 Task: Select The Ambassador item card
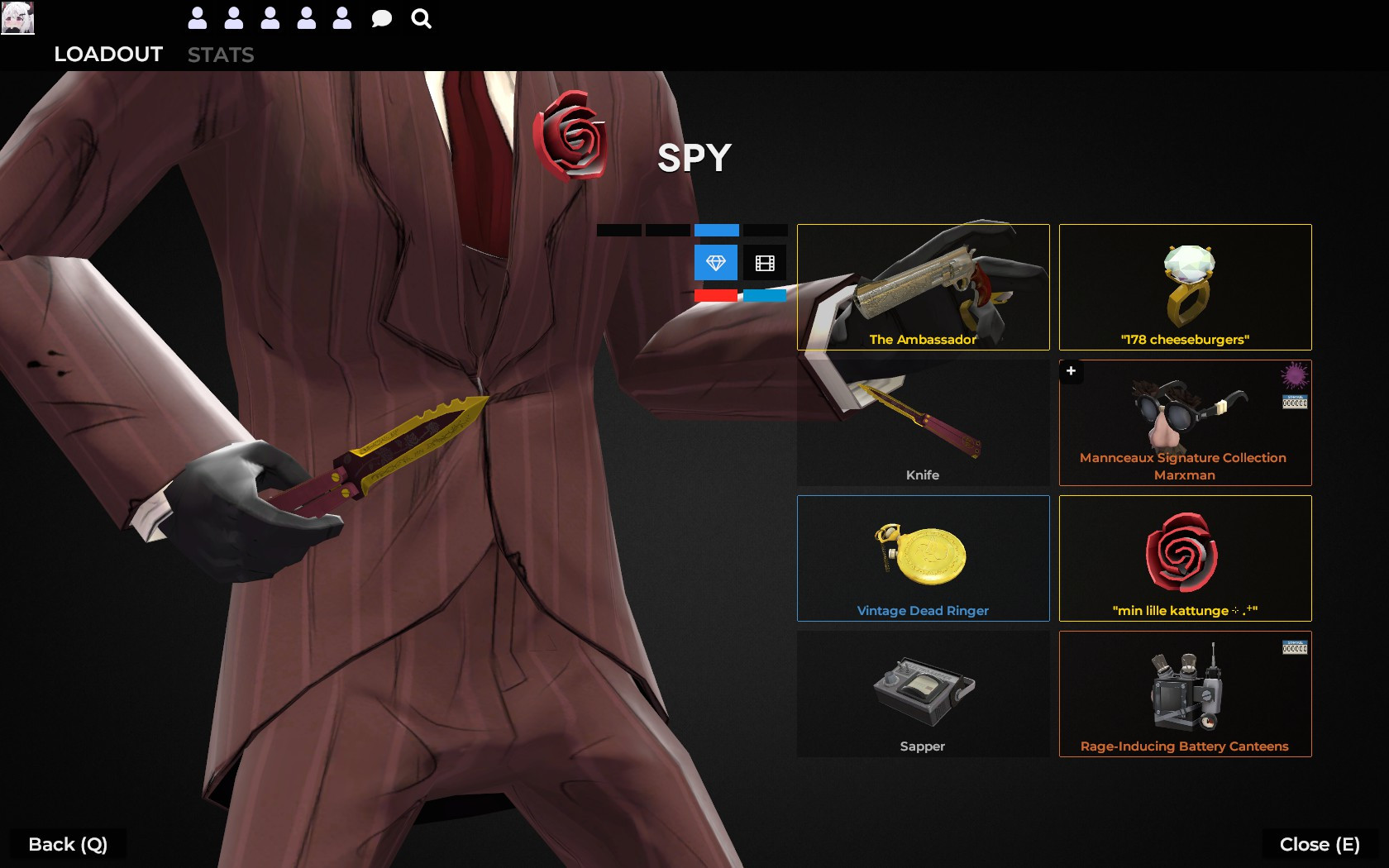tap(923, 287)
